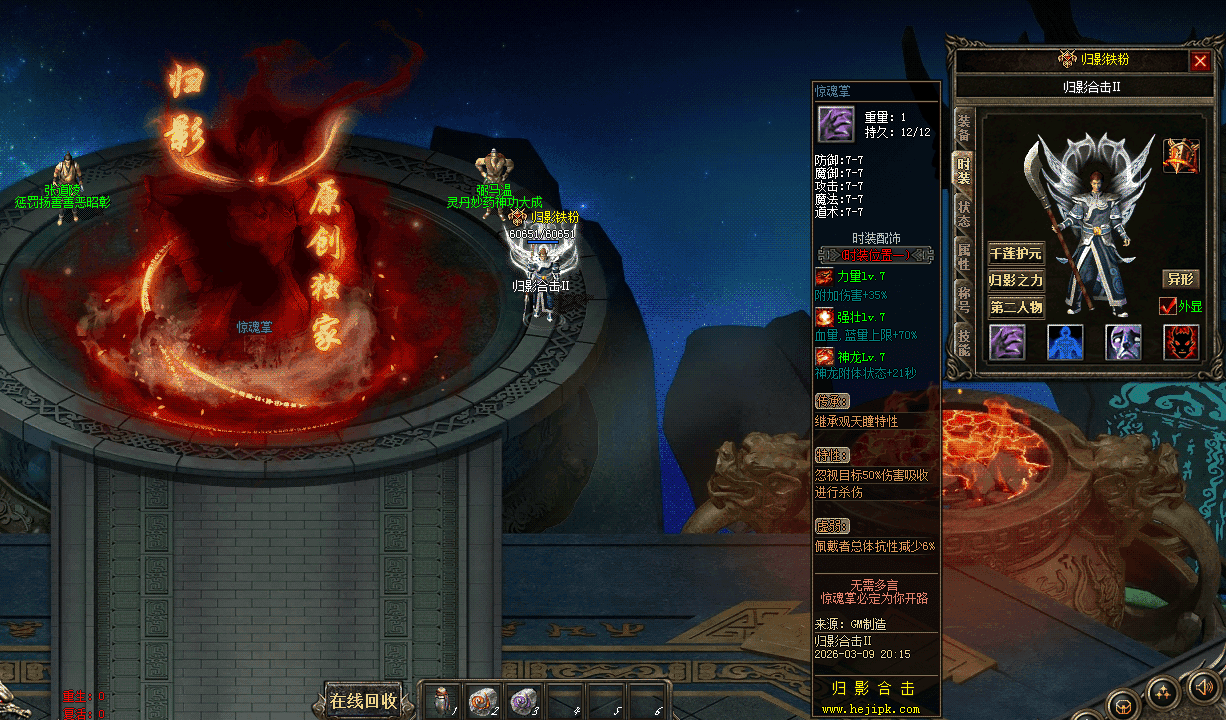Select the red demon face fashion slot

click(x=1181, y=342)
